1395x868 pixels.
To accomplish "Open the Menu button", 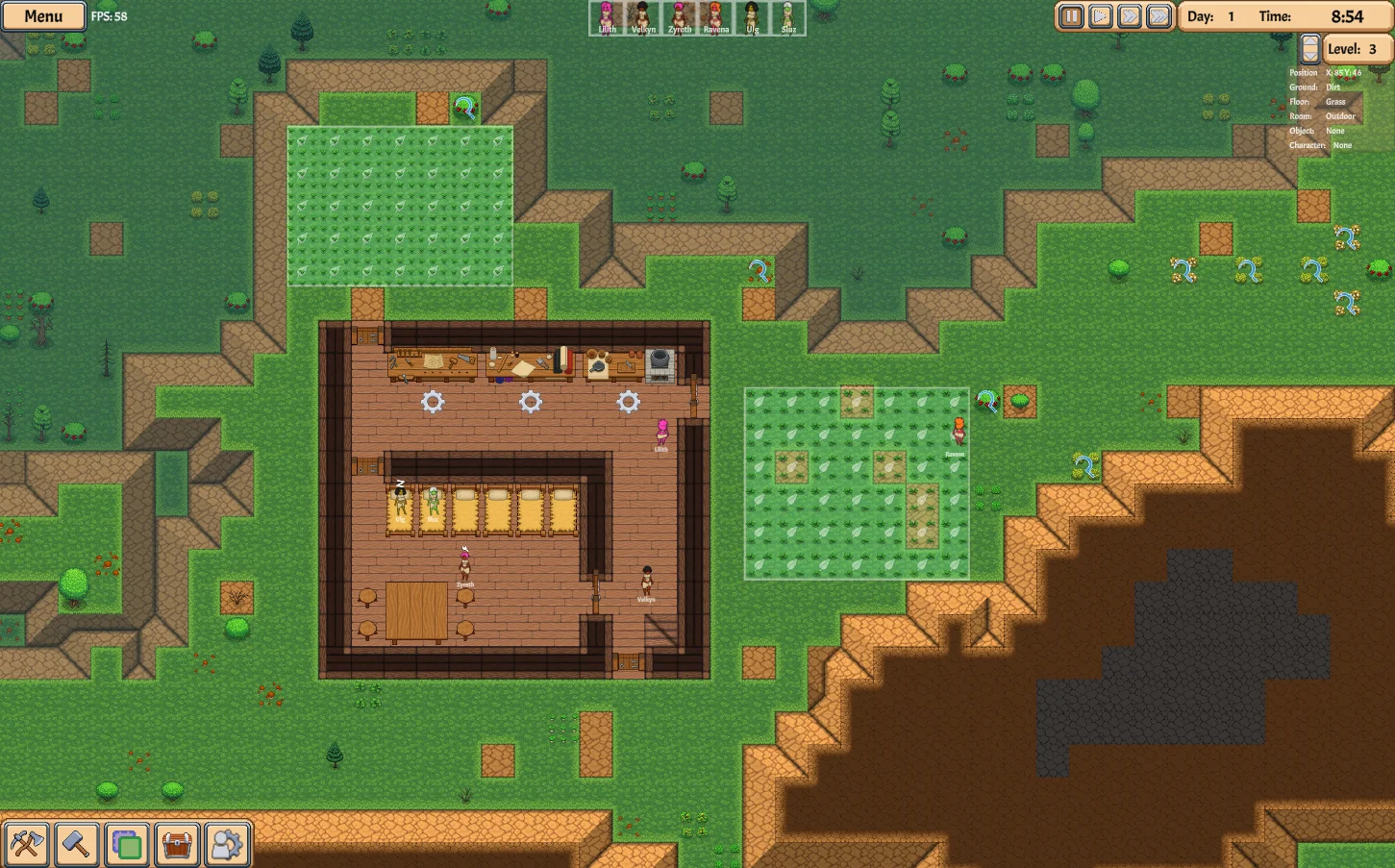I will [x=43, y=16].
